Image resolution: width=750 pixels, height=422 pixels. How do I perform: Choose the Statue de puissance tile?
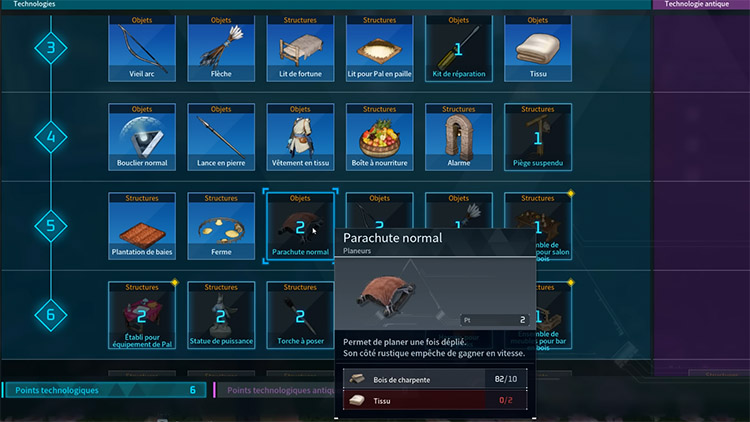pyautogui.click(x=221, y=315)
